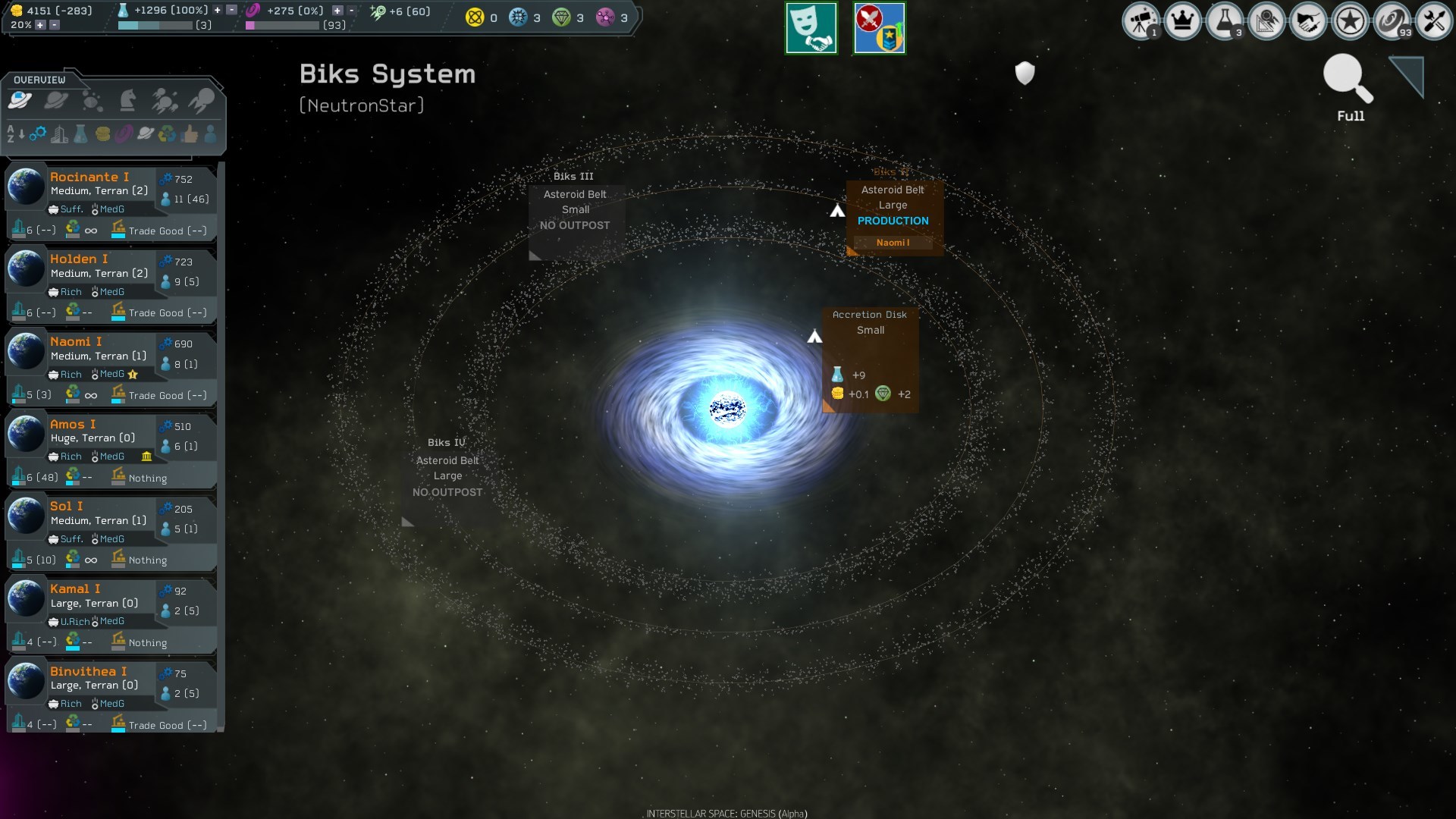
Task: Open the galaxy map icon showing 93
Action: point(1392,20)
